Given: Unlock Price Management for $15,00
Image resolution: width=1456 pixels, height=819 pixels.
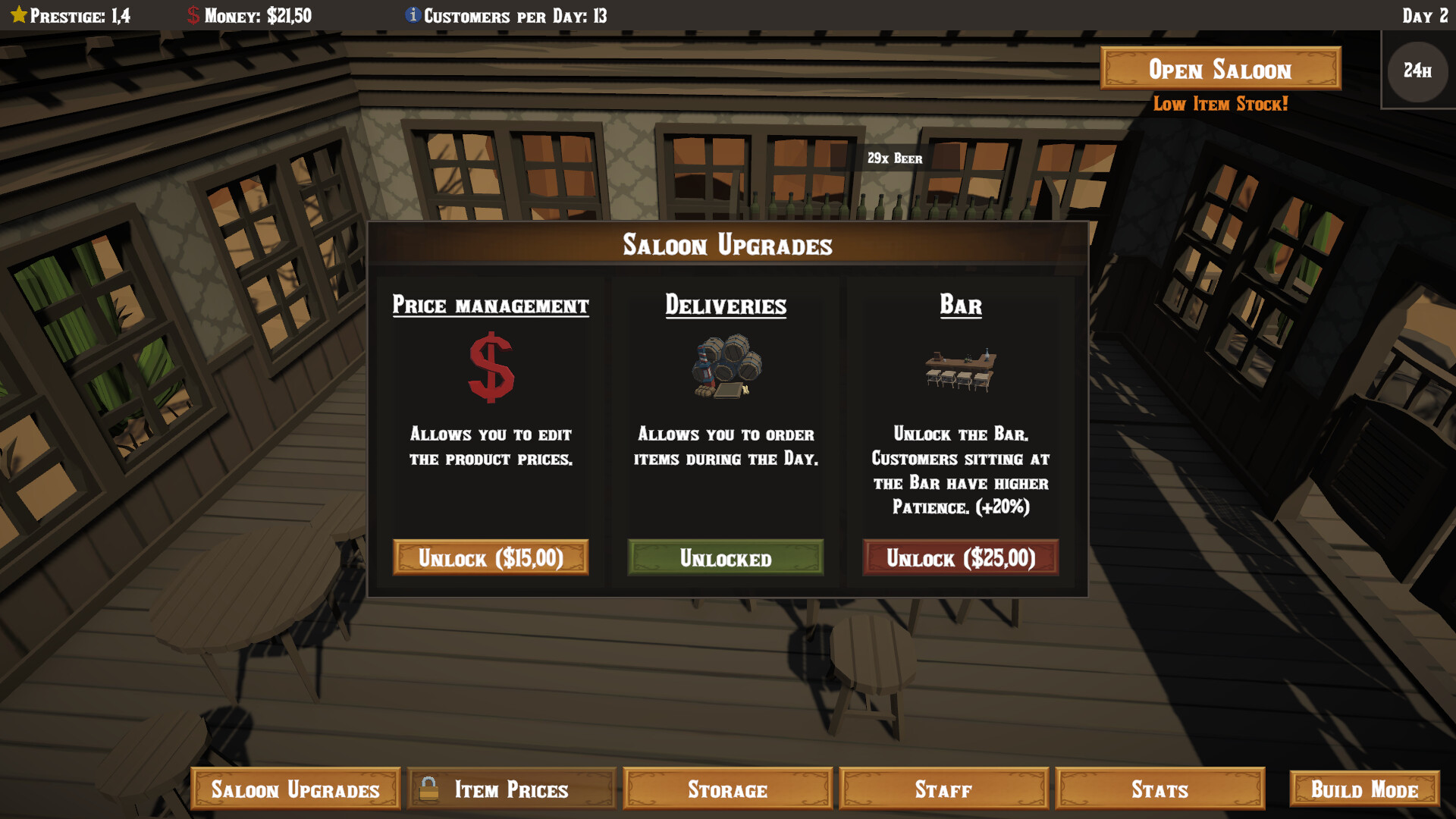Looking at the screenshot, I should click(x=490, y=557).
